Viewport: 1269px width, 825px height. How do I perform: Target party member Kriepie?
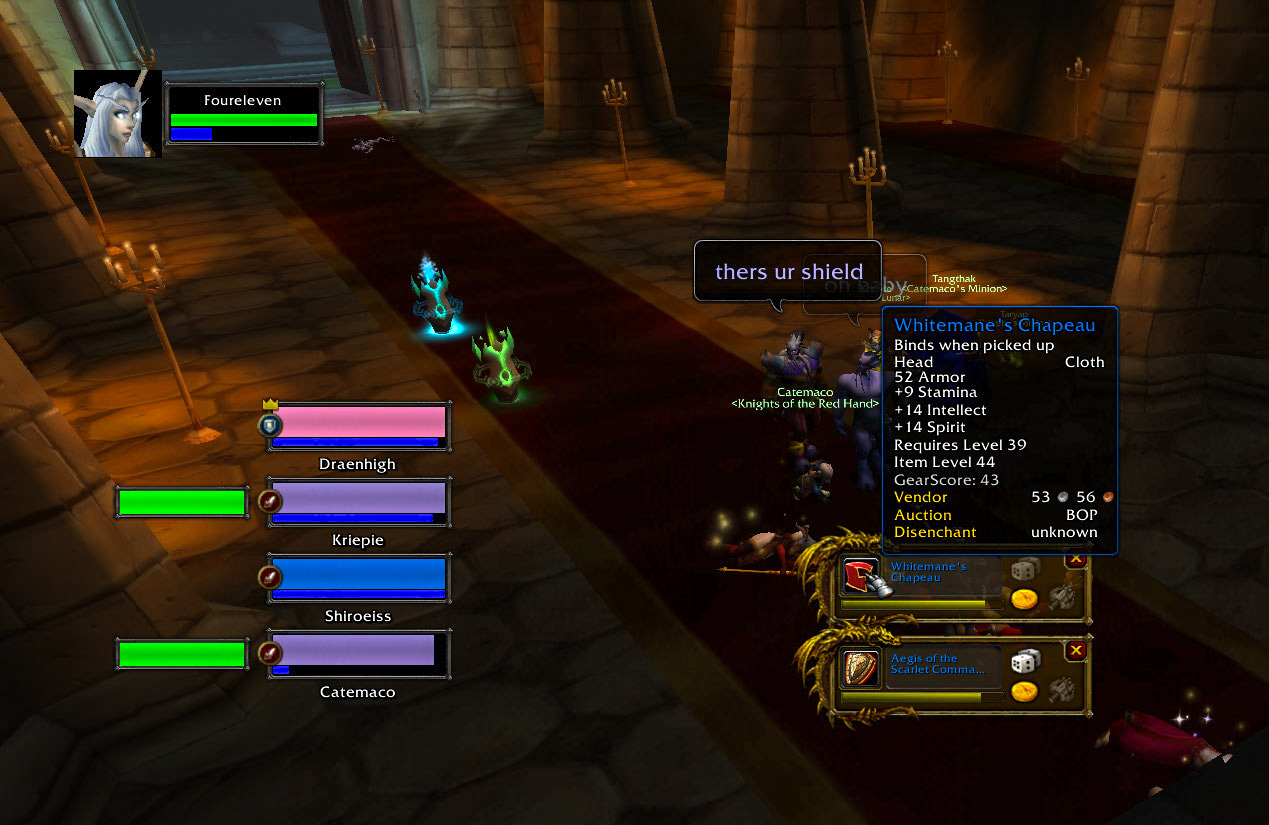[359, 502]
